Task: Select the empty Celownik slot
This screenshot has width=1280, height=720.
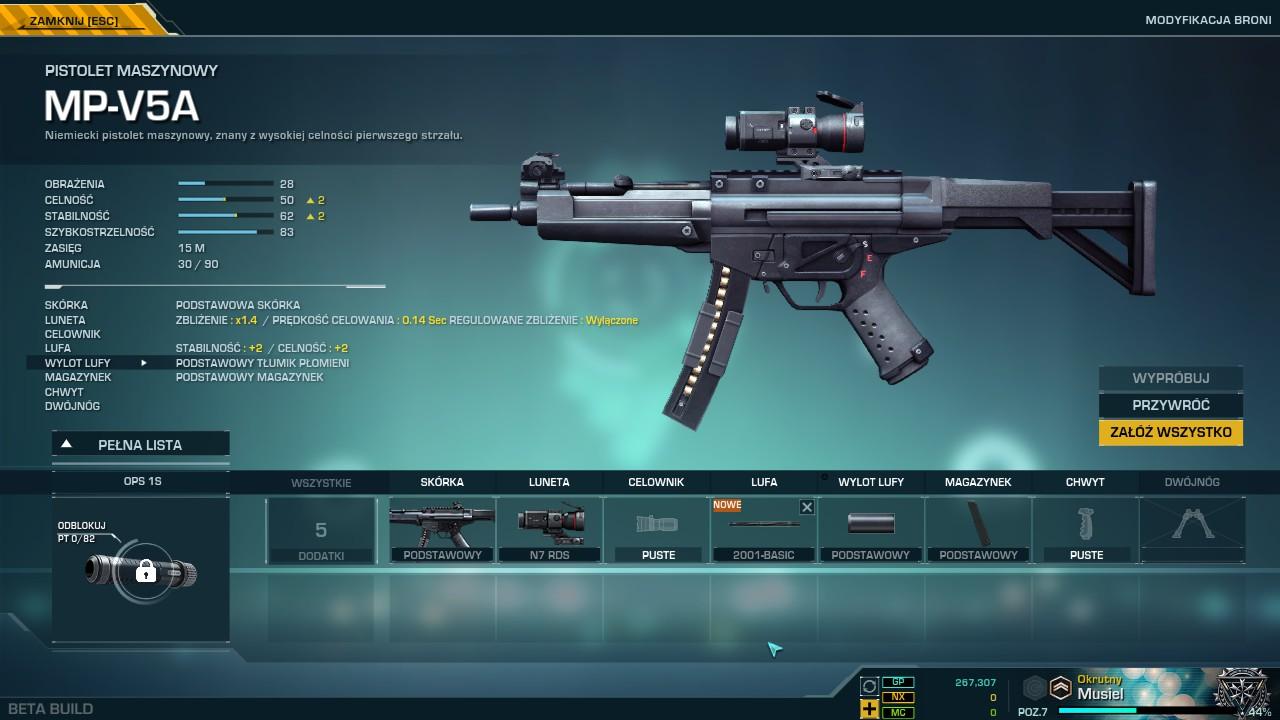Action: click(x=656, y=530)
